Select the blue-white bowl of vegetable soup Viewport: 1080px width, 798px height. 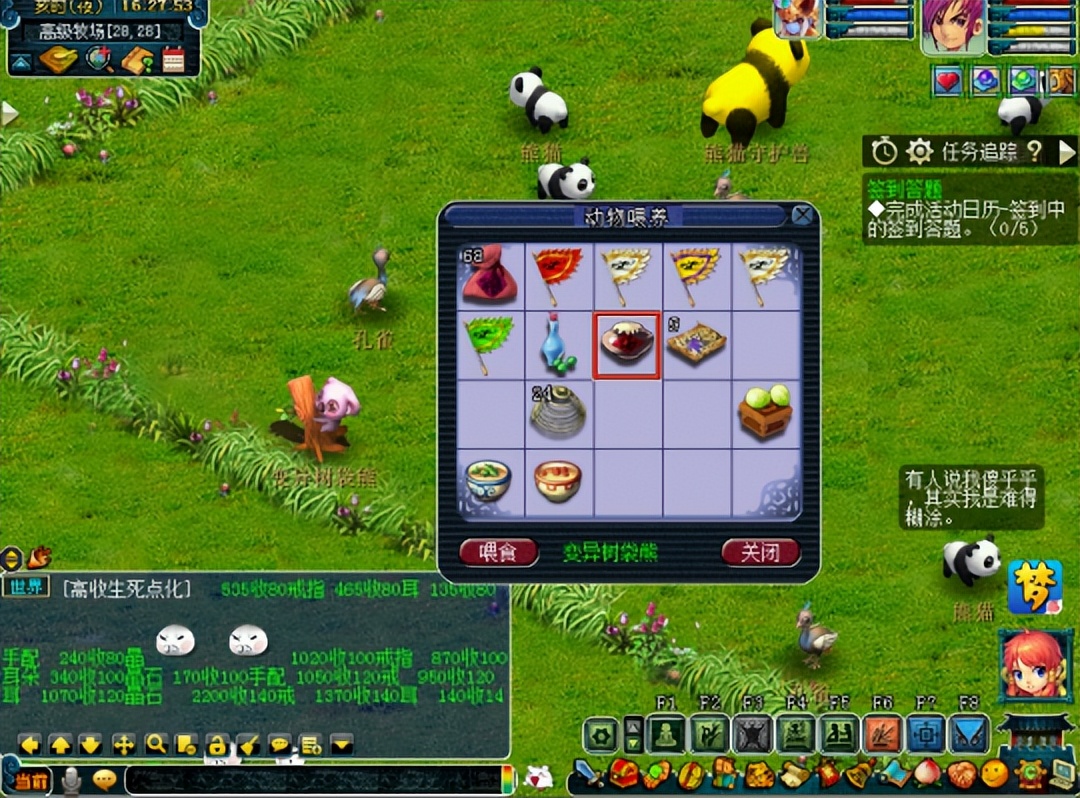click(490, 481)
